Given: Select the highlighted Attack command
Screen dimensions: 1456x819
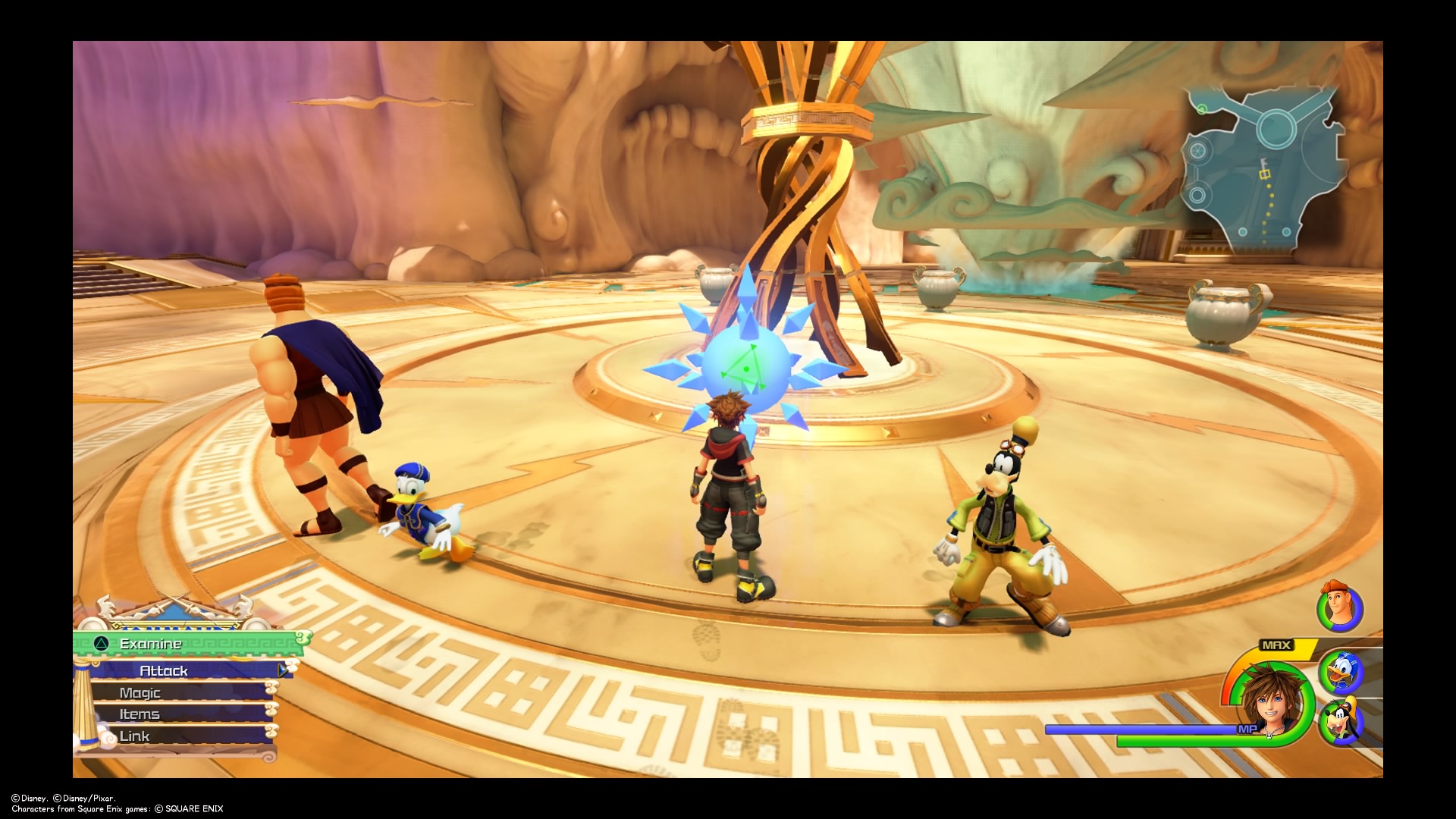Looking at the screenshot, I should [x=164, y=670].
